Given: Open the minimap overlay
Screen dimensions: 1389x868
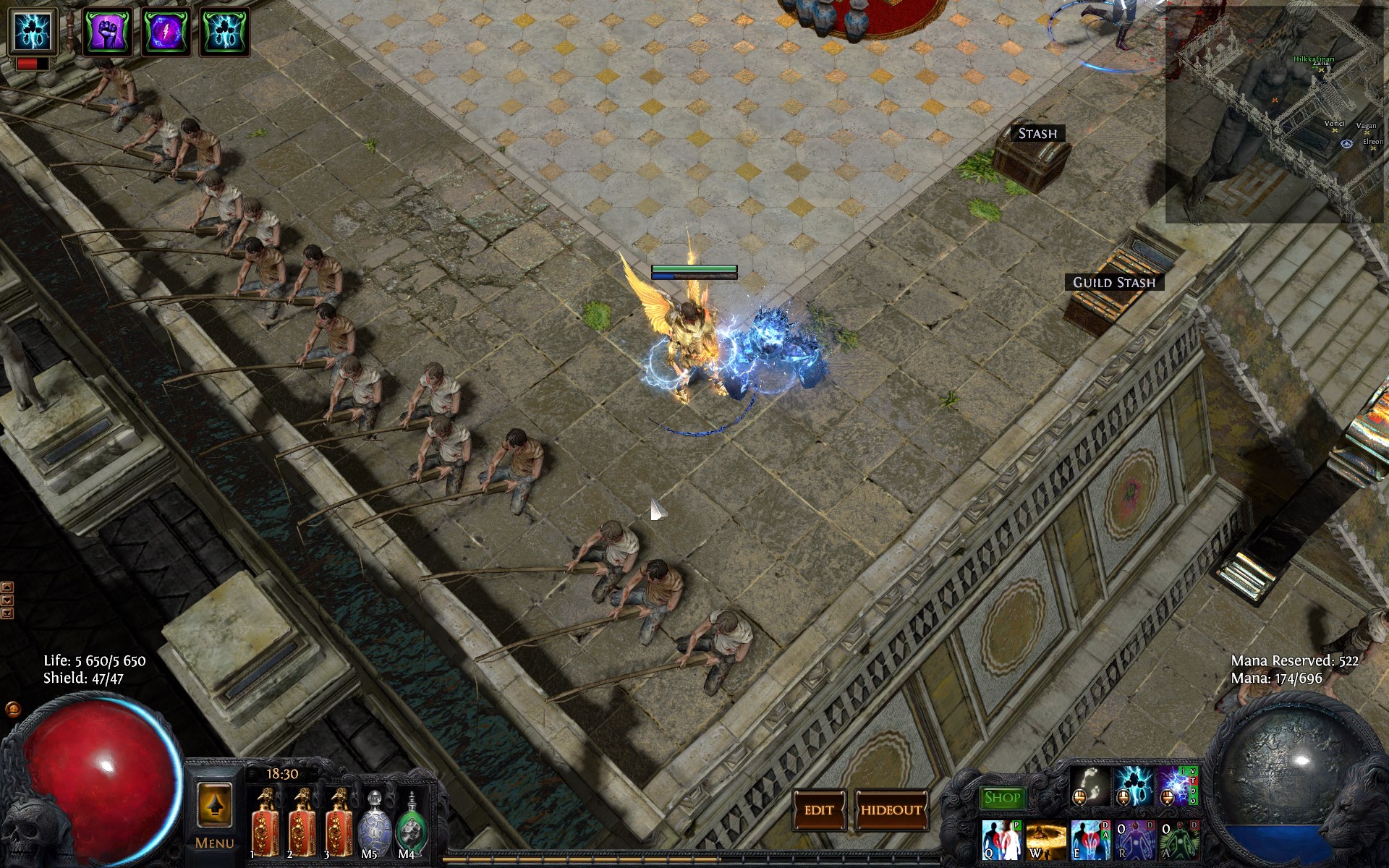Looking at the screenshot, I should click(x=1276, y=112).
